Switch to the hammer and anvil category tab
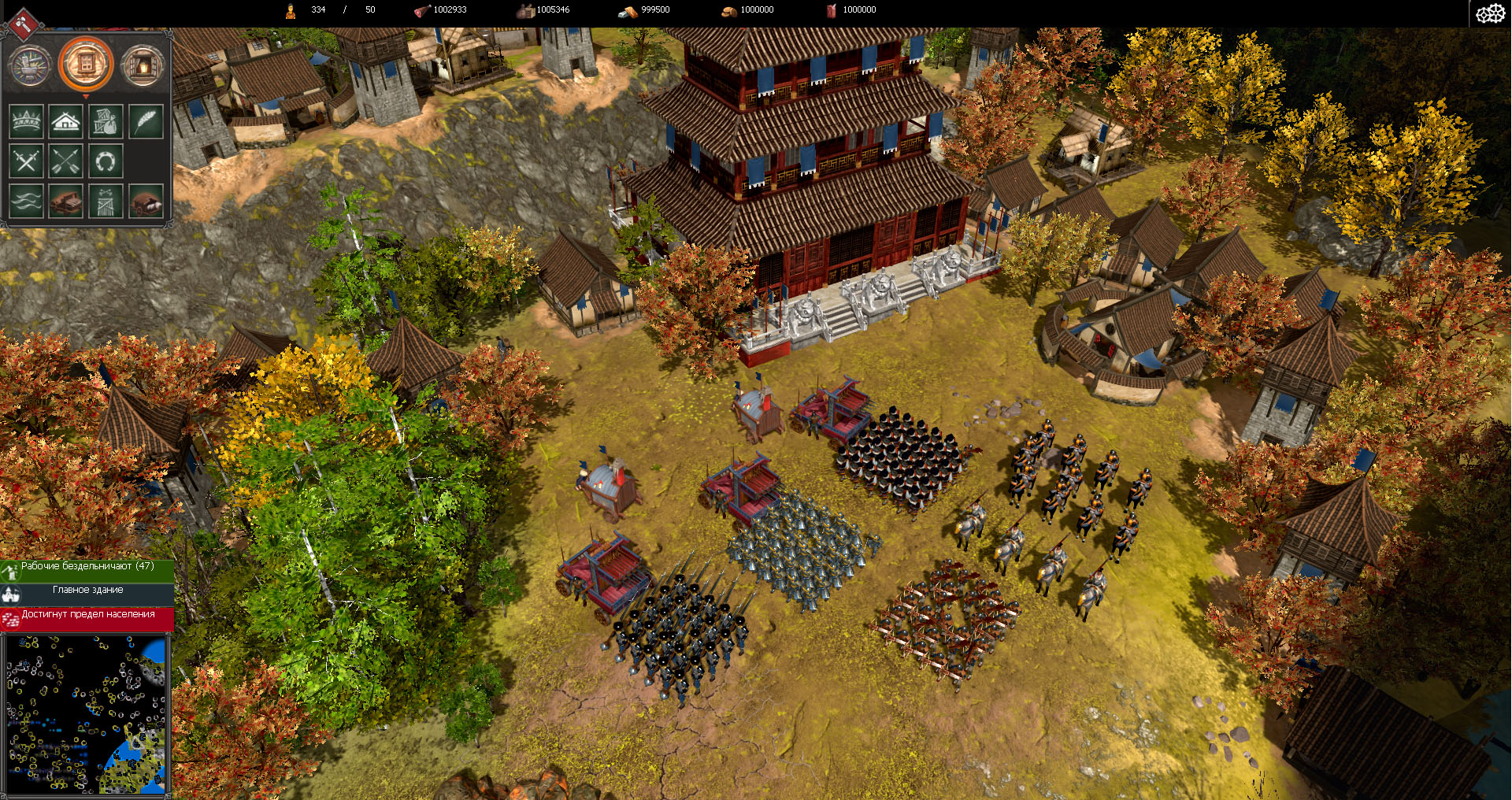 (x=31, y=64)
